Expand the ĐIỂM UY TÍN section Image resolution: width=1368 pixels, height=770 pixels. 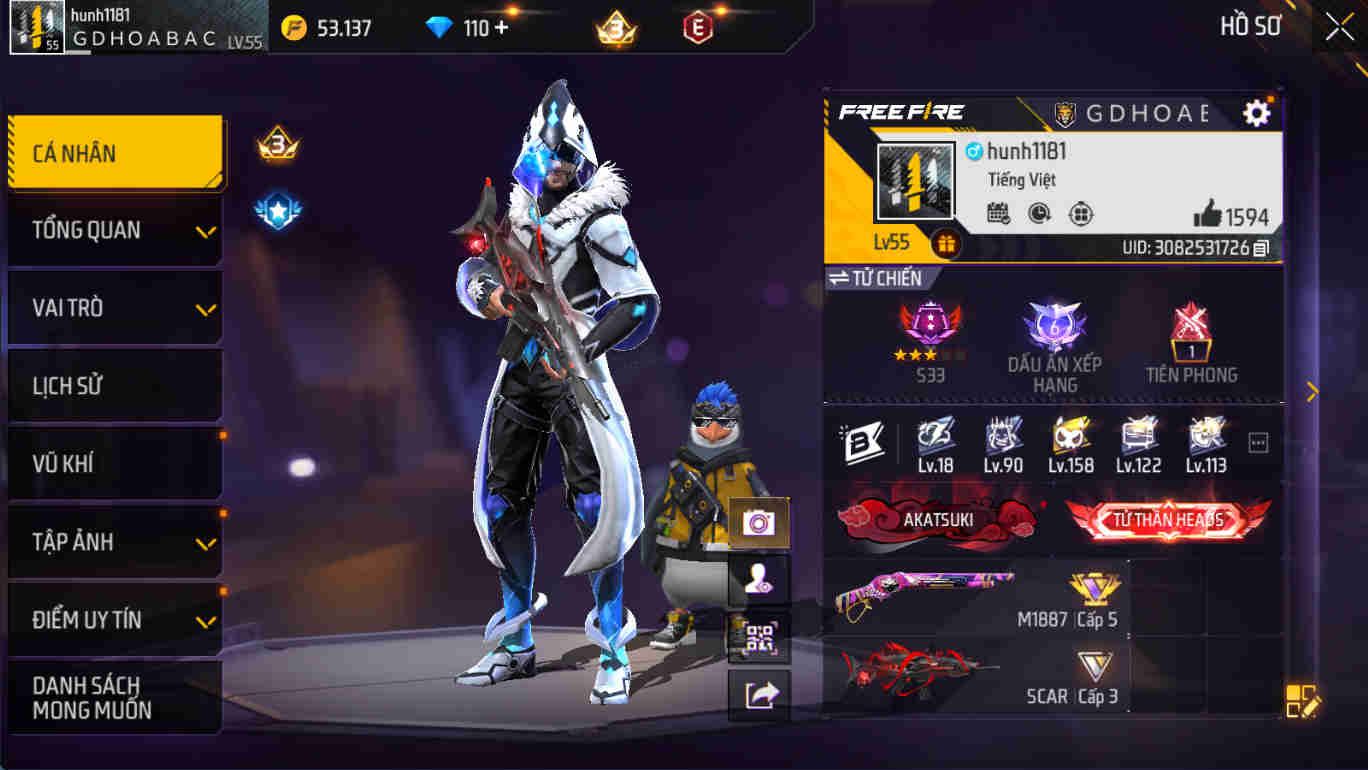coord(115,619)
